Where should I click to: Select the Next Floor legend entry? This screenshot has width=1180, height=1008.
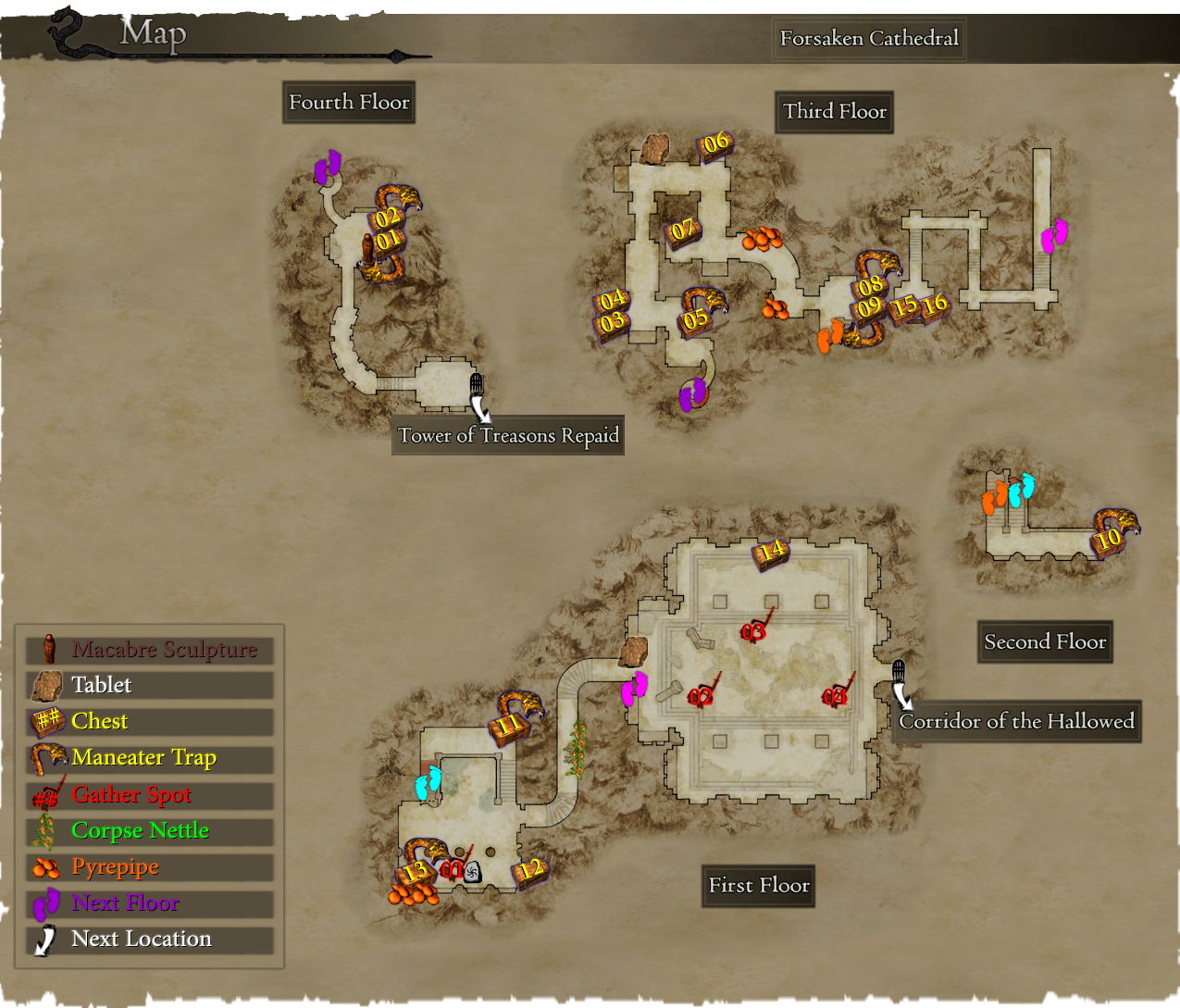(x=149, y=903)
